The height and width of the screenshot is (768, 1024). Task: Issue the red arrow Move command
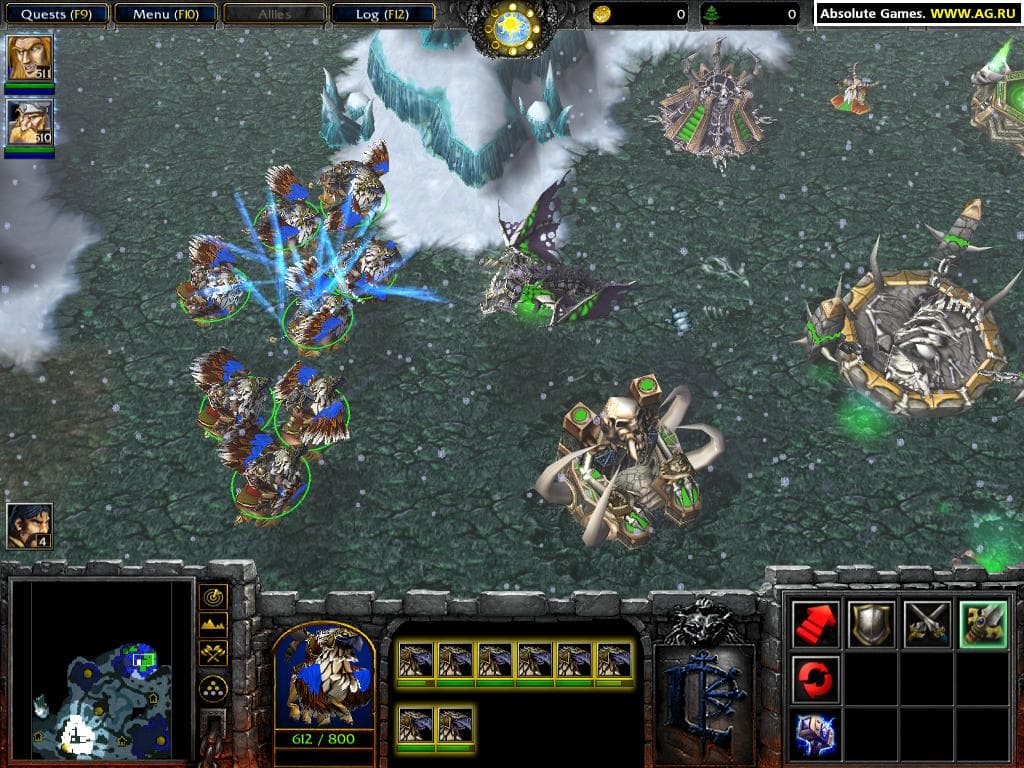click(x=816, y=625)
